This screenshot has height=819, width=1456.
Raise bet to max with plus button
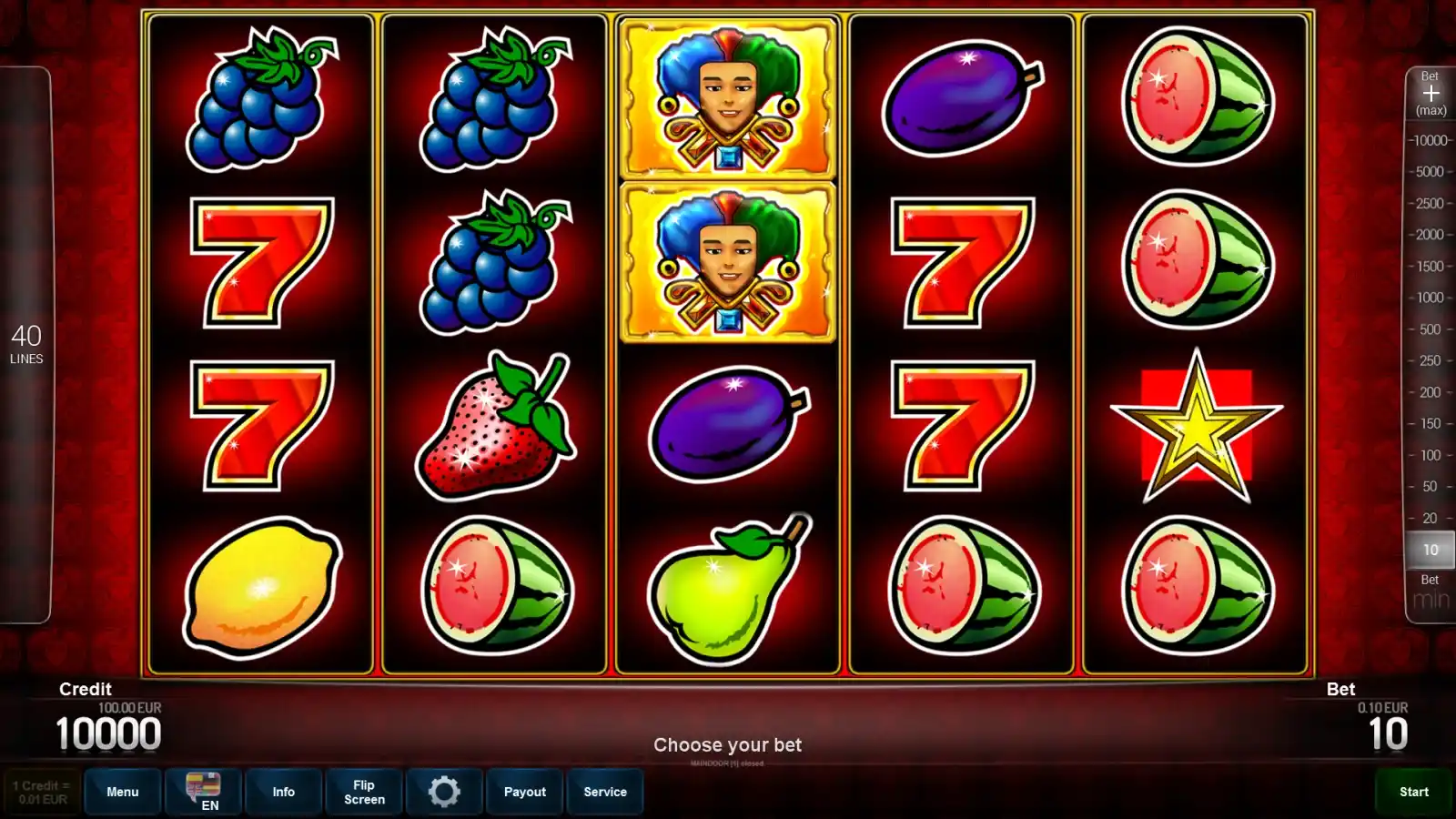1431,95
